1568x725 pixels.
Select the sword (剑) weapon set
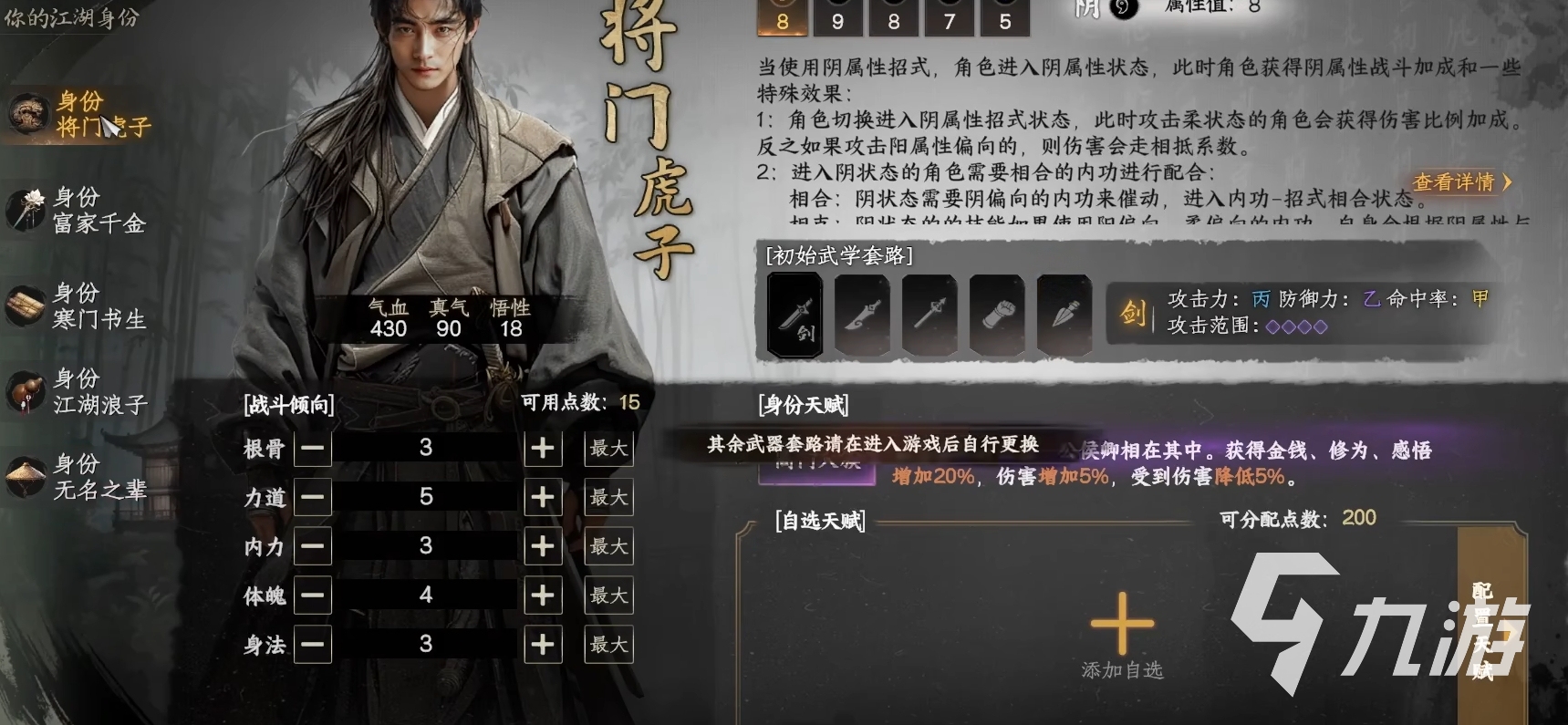[794, 315]
